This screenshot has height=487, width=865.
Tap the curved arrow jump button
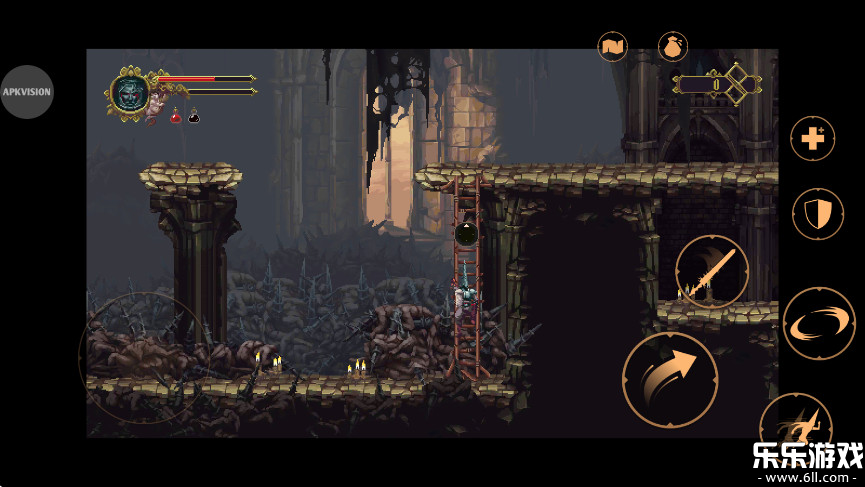pos(670,379)
